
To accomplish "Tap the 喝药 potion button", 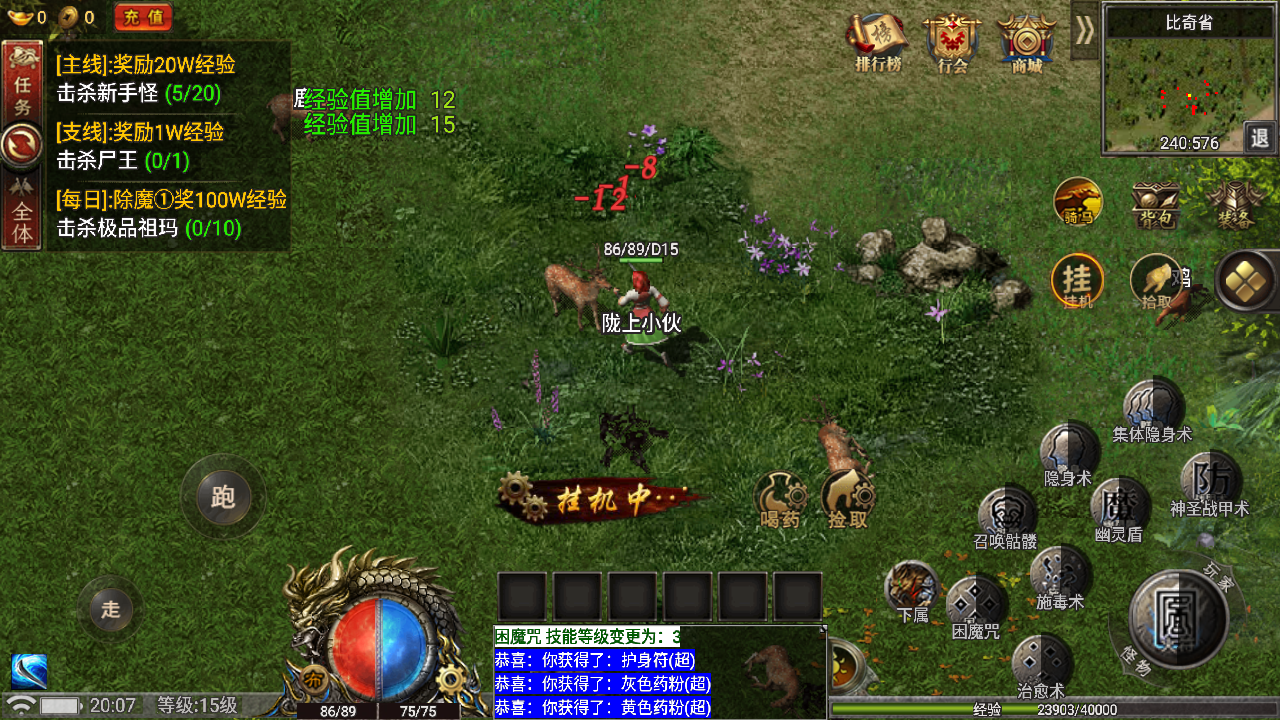I will 780,497.
